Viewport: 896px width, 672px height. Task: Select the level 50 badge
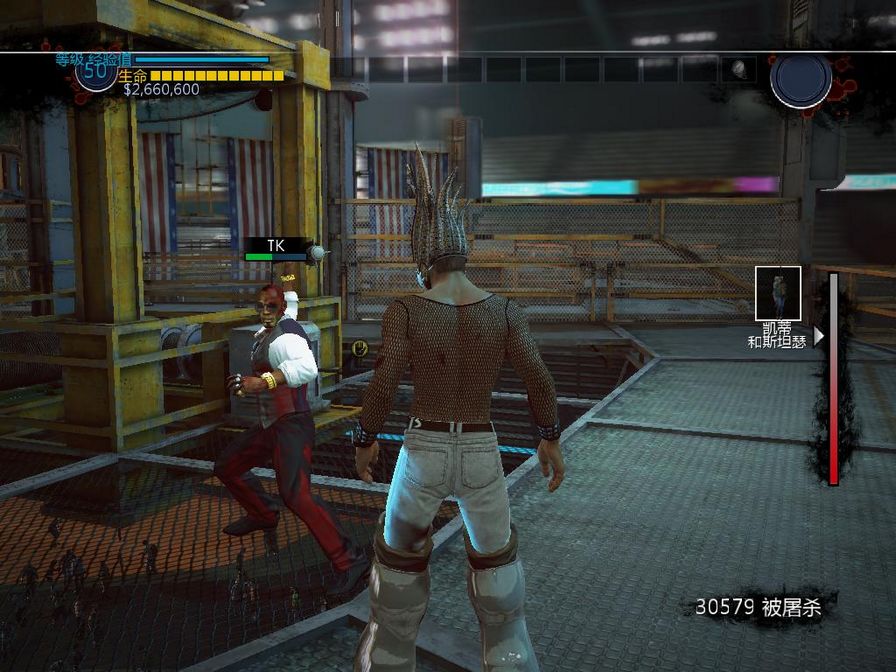pyautogui.click(x=96, y=72)
